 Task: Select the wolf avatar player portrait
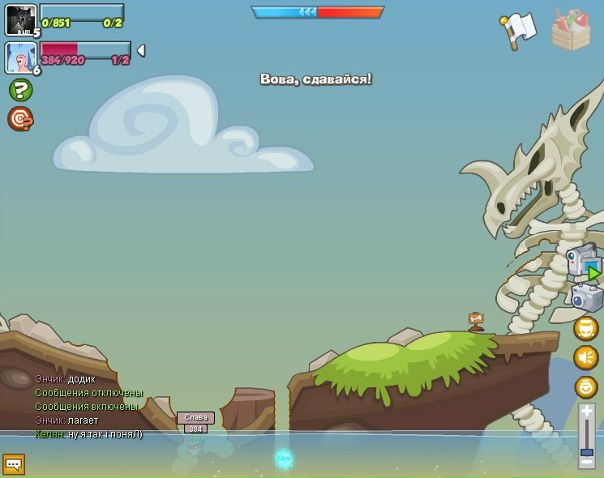tap(20, 20)
